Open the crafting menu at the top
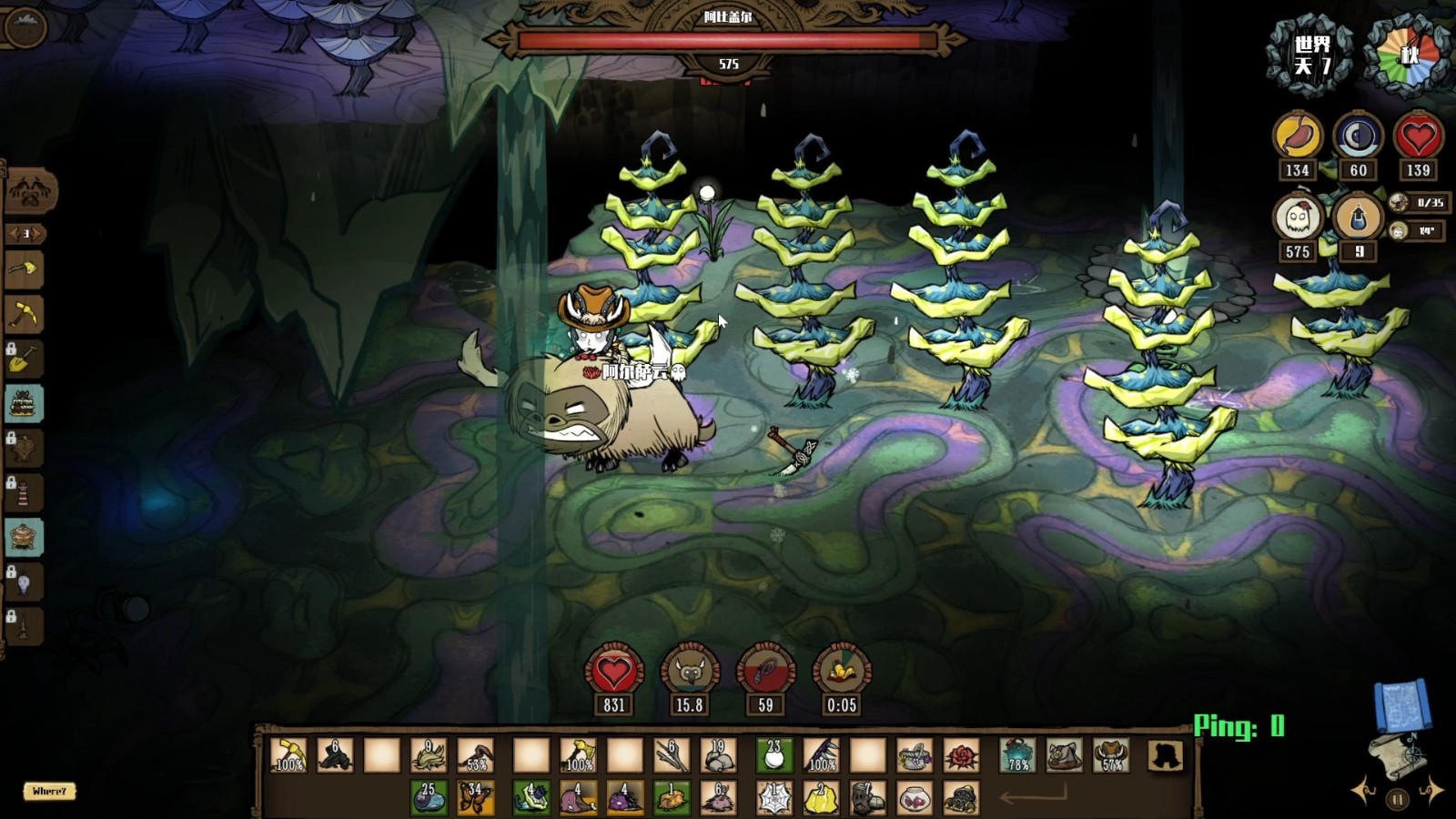Image resolution: width=1456 pixels, height=819 pixels. point(32,191)
